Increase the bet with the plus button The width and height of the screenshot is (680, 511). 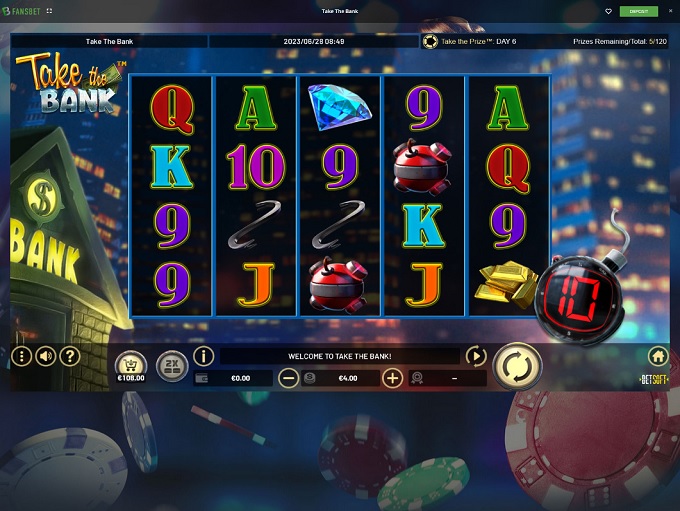[x=392, y=378]
